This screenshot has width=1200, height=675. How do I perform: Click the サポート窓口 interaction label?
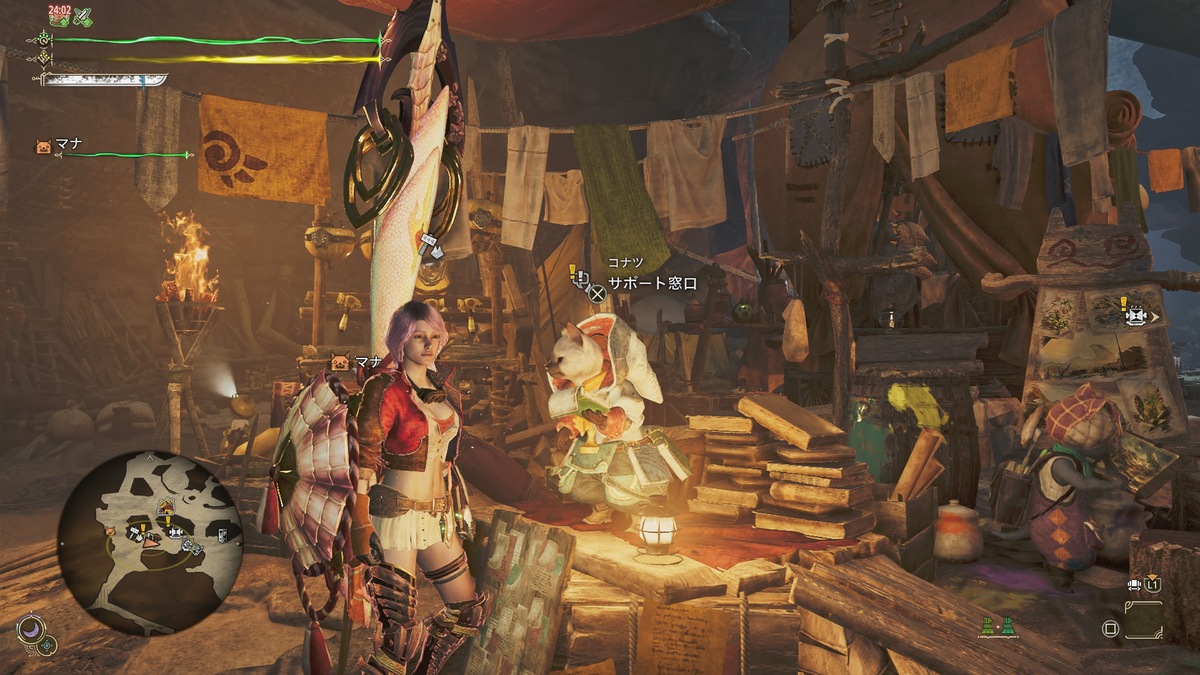click(x=652, y=284)
